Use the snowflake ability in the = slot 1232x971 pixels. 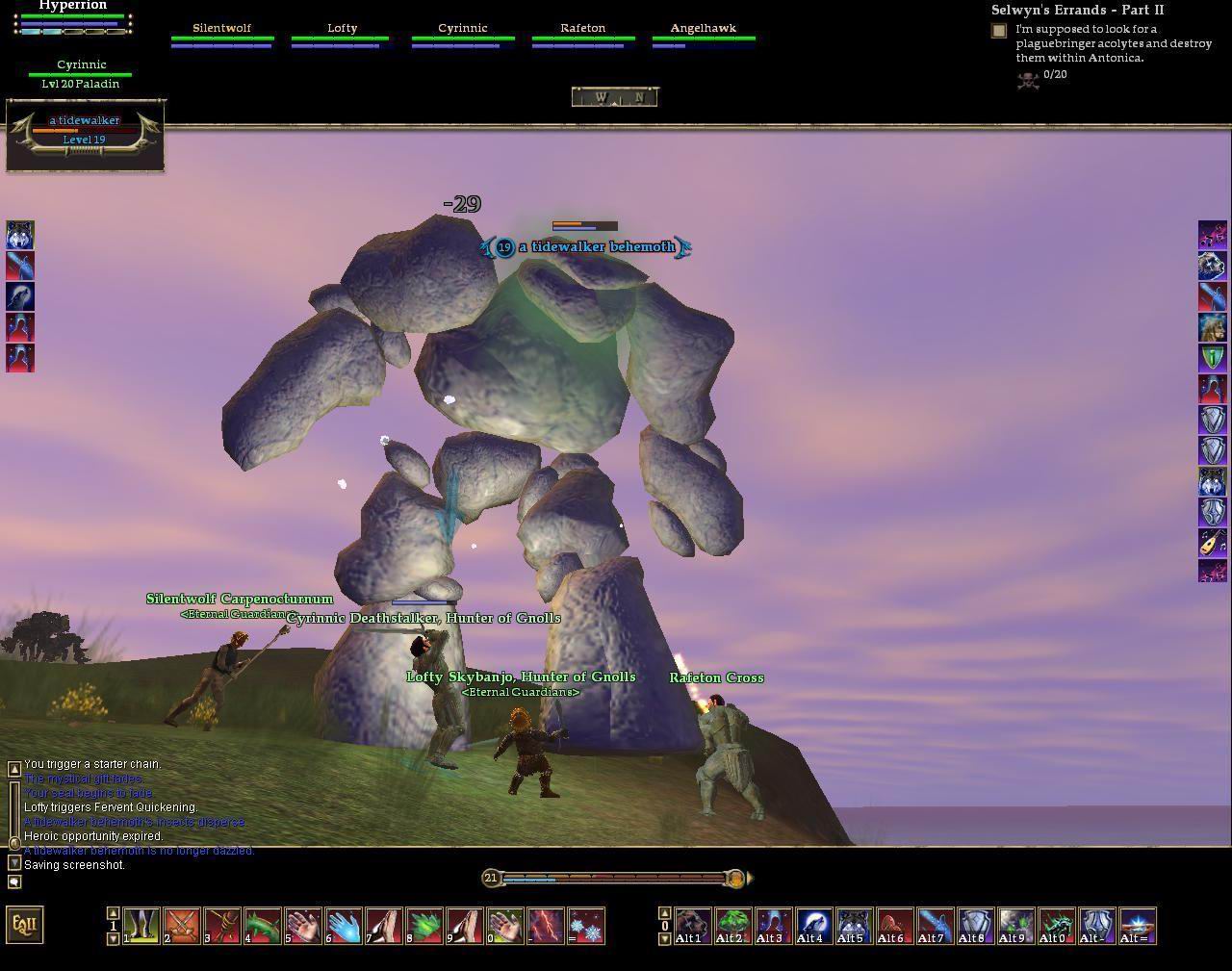(x=586, y=926)
